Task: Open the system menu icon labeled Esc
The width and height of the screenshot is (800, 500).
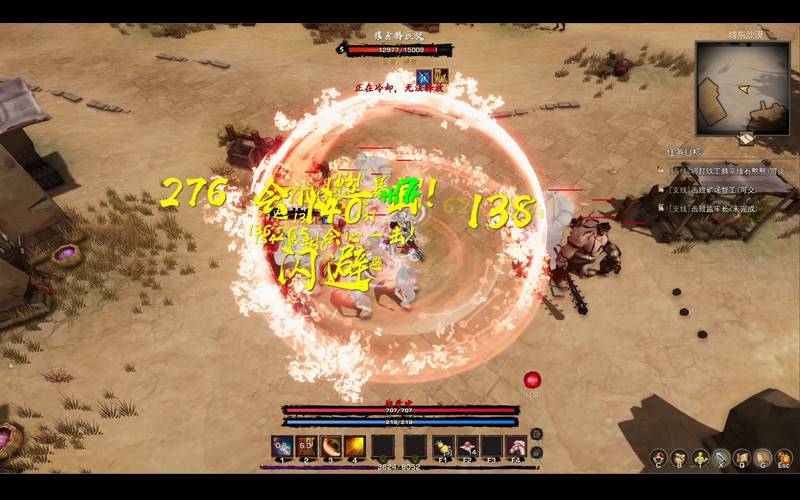Action: pyautogui.click(x=784, y=457)
